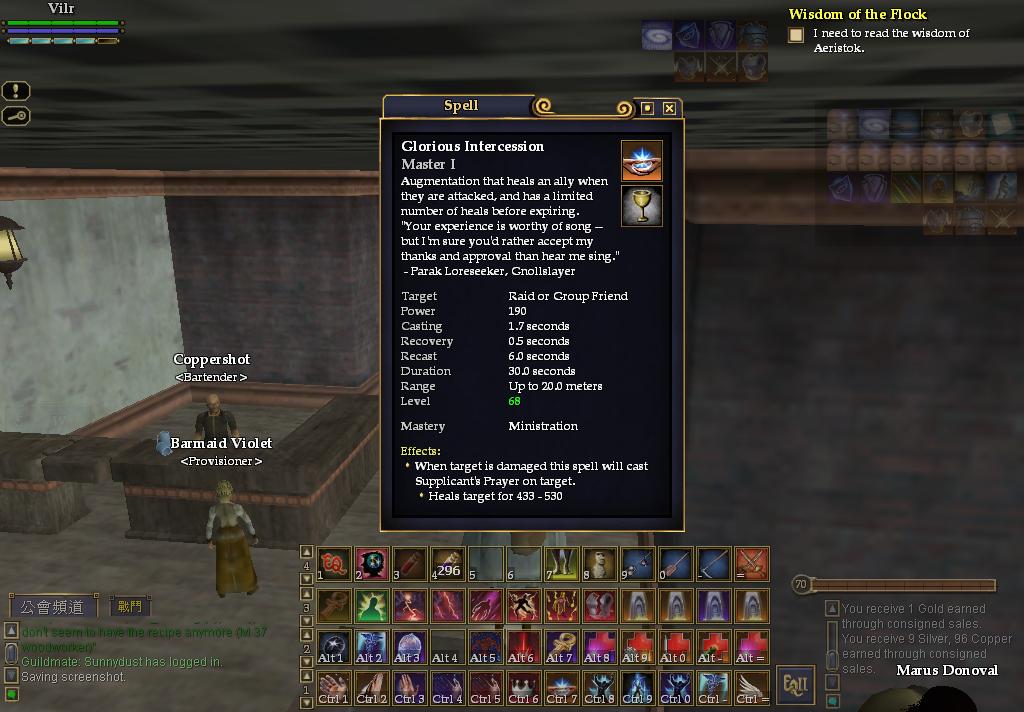Switch to the 戰鬥 chat tab
Screen dimensions: 1024x712
tap(130, 606)
